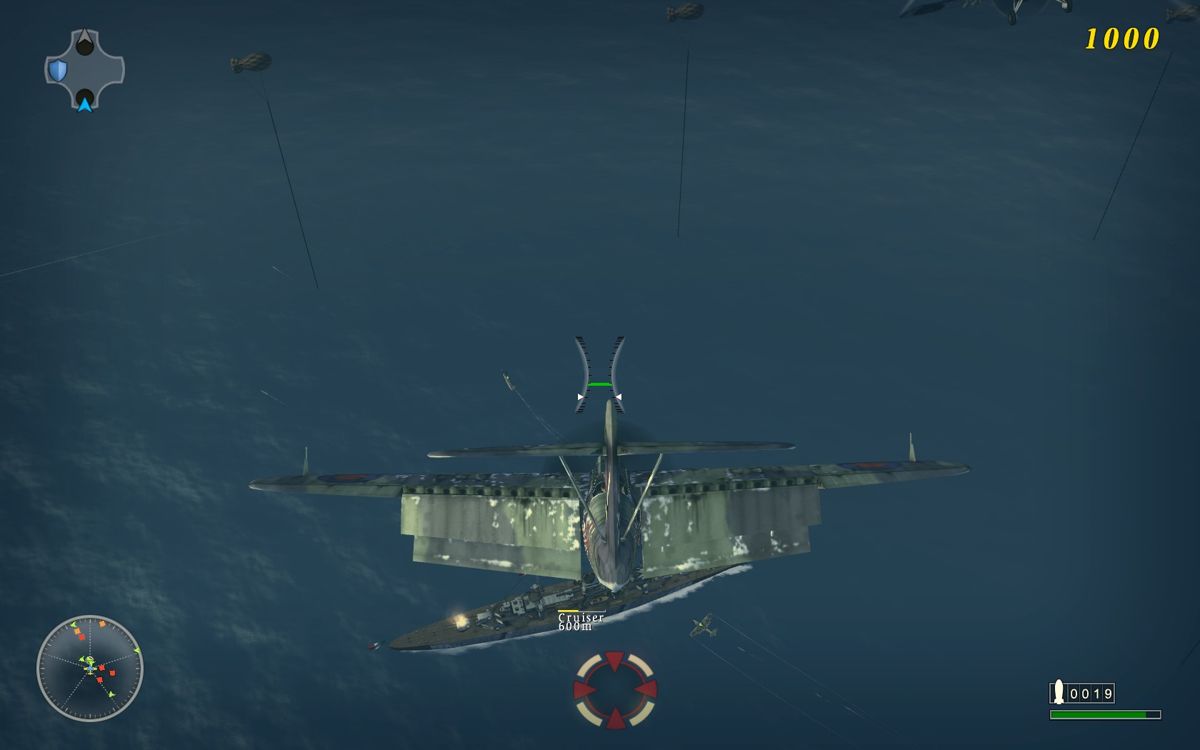Screen dimensions: 1200x750
Task: Click the red segmented direction ring
Action: tap(614, 689)
